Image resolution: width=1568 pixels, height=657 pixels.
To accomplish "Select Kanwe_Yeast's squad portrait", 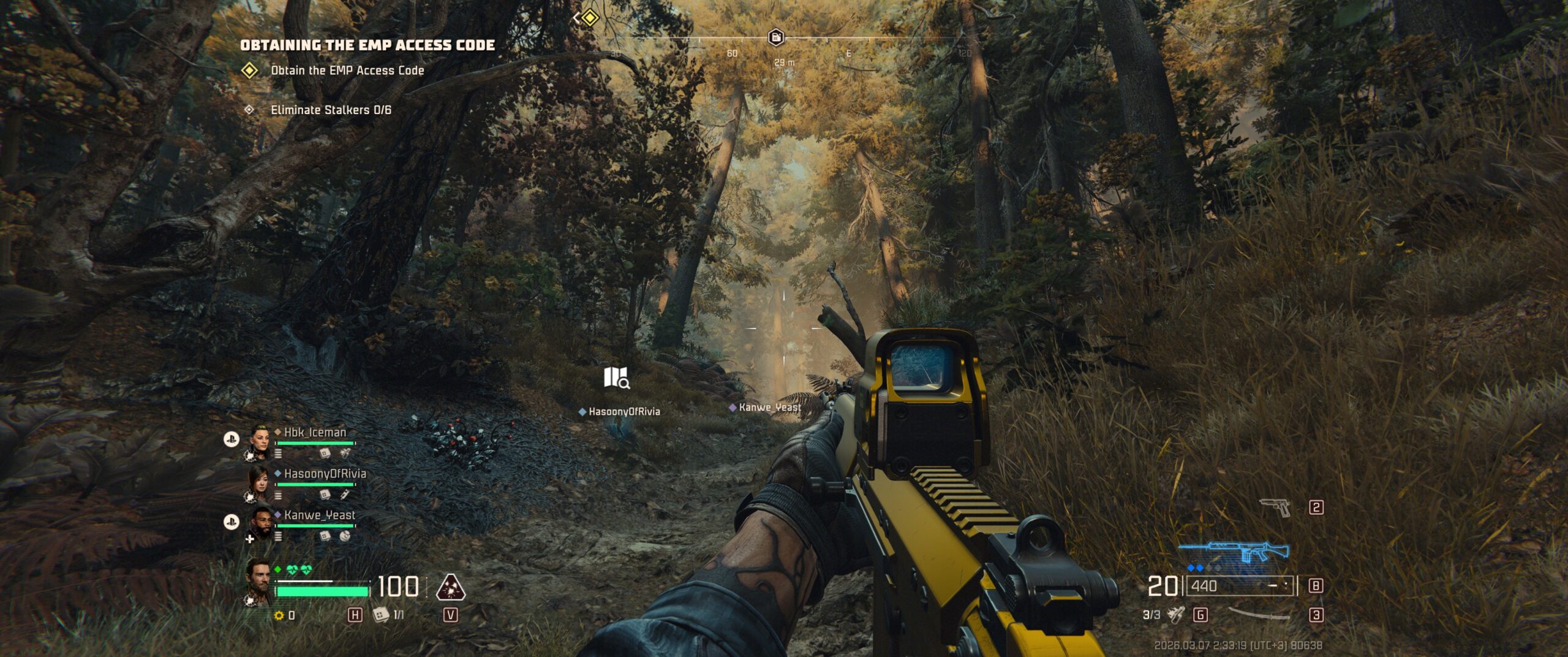I will pos(261,524).
